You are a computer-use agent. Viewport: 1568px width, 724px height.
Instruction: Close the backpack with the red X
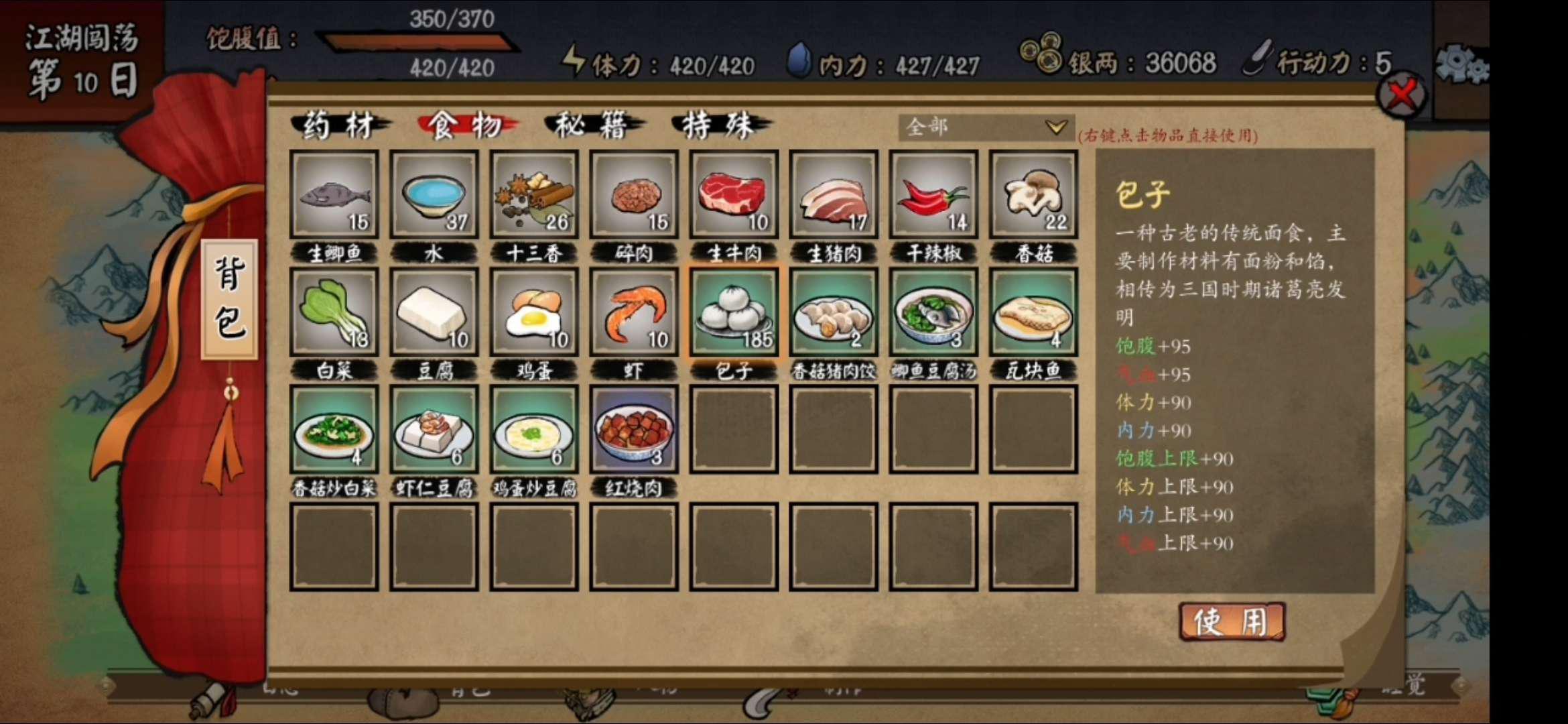pyautogui.click(x=1401, y=95)
